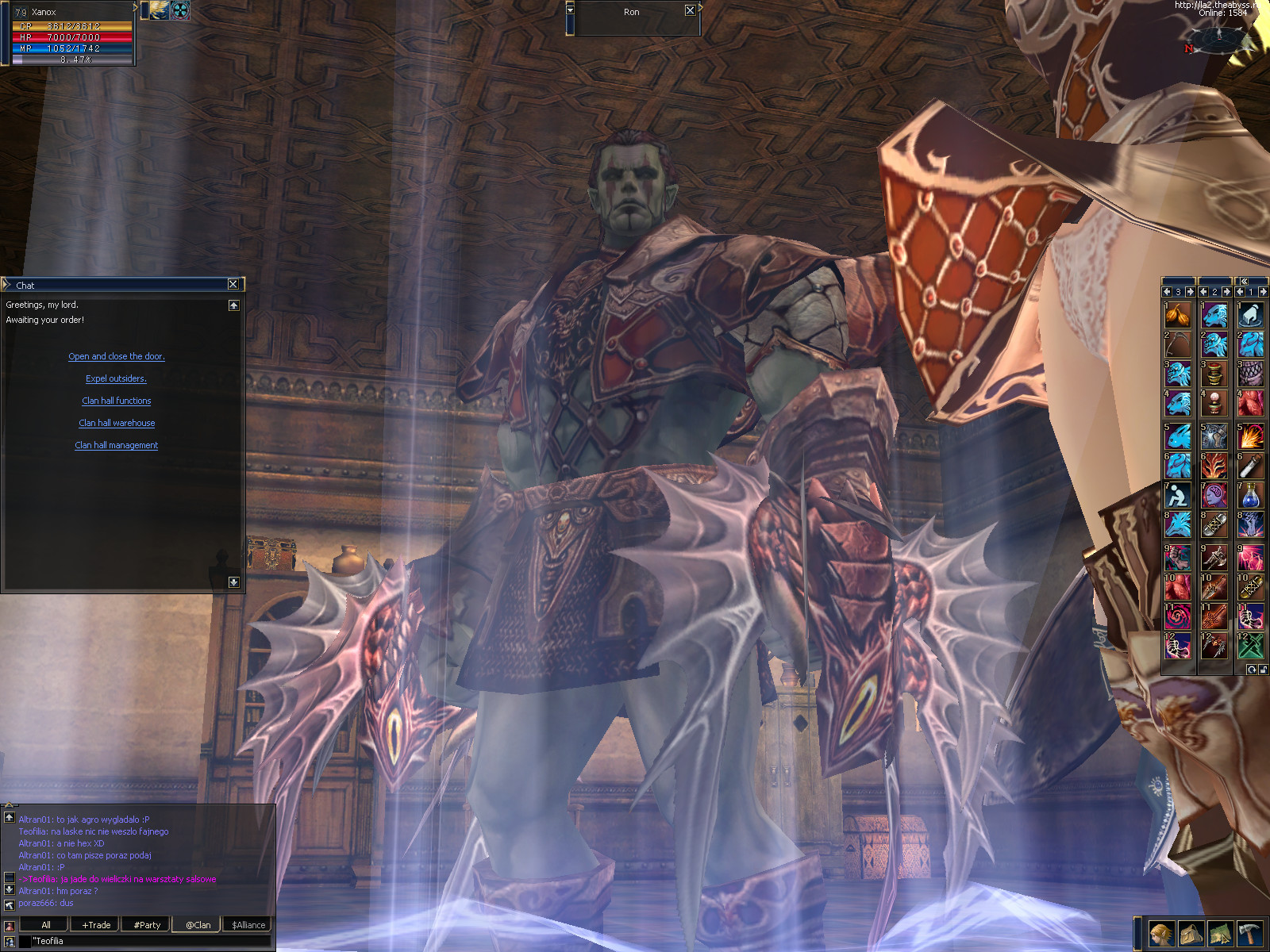Select the $Alliance chat tab
The image size is (1270, 952).
(248, 924)
